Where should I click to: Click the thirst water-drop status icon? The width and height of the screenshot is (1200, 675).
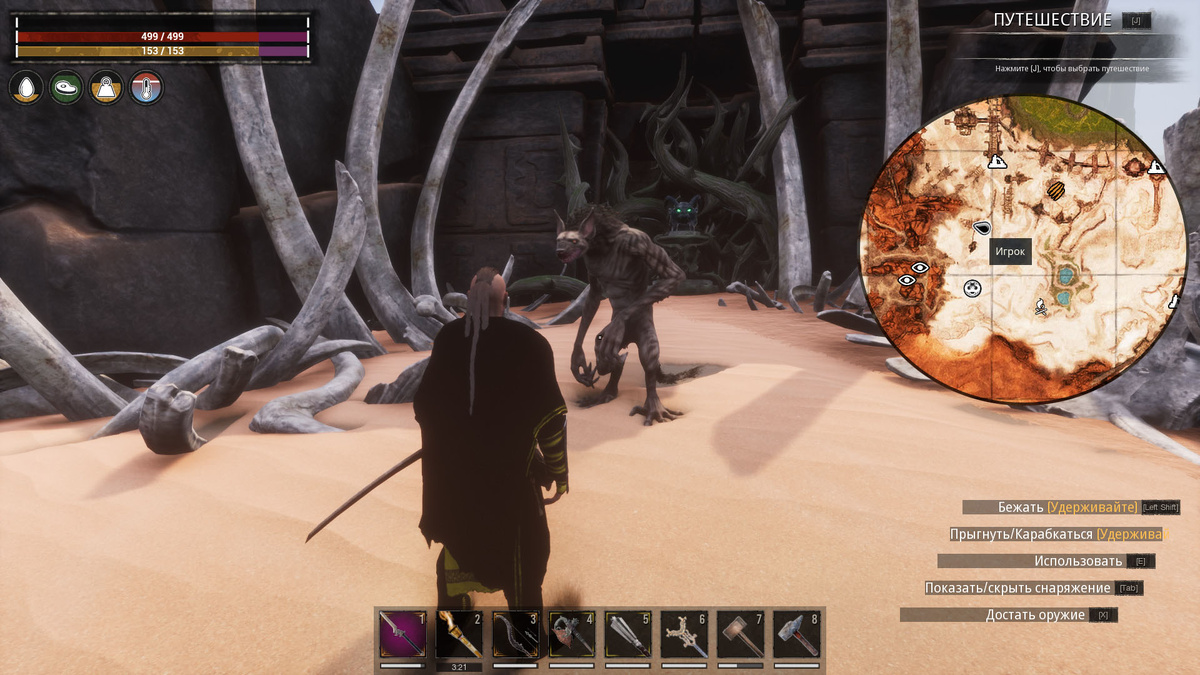pos(26,88)
